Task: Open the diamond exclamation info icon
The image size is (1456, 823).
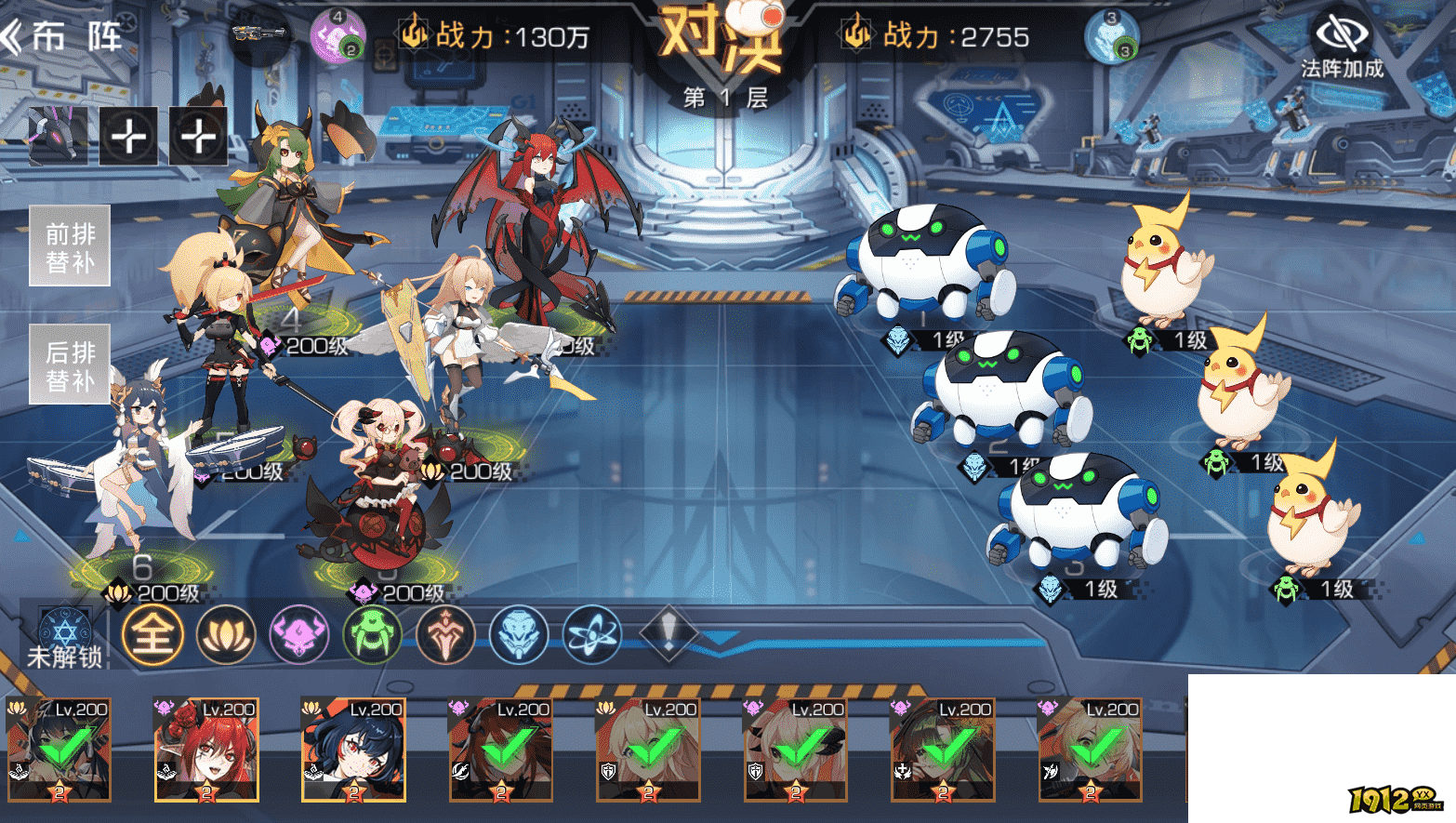Action: click(x=667, y=634)
